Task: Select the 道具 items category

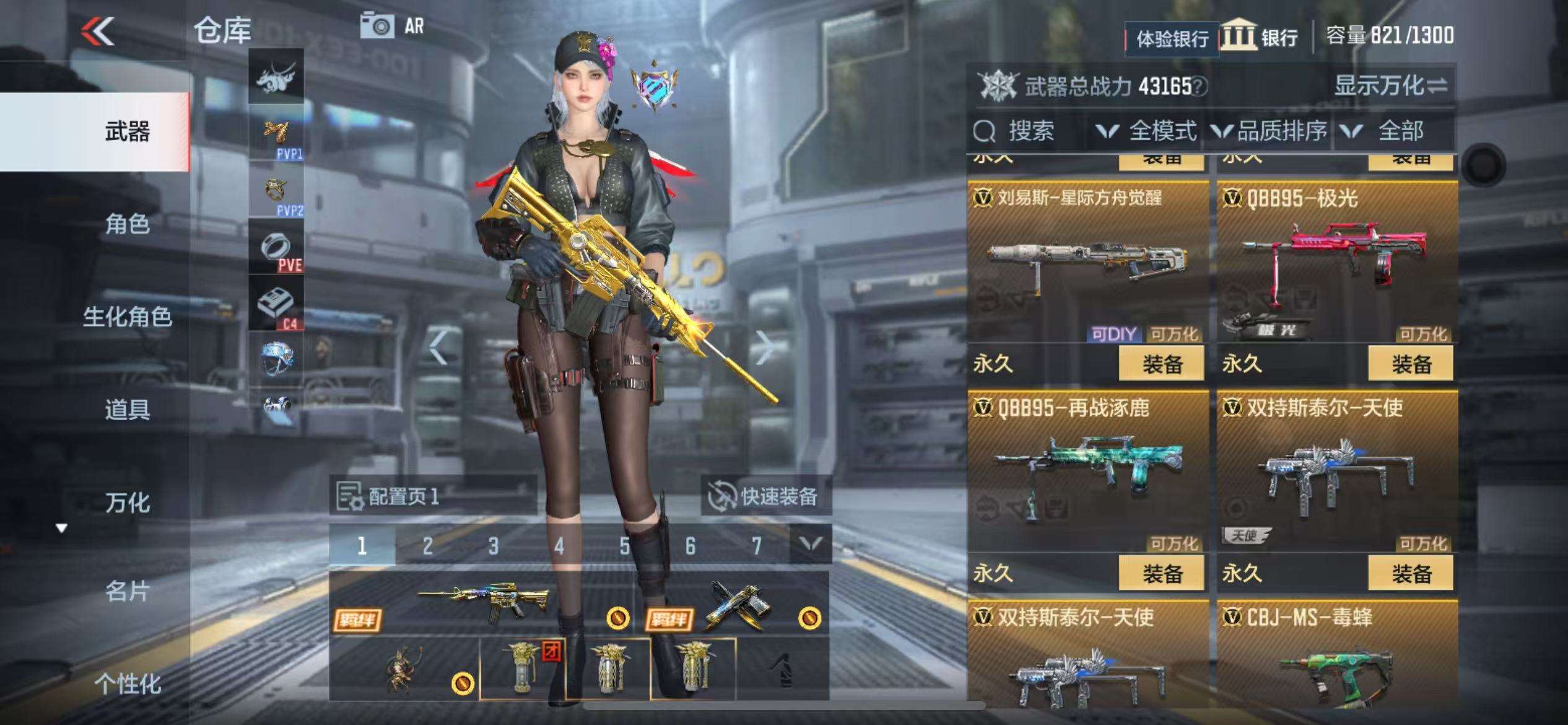Action: pos(127,410)
